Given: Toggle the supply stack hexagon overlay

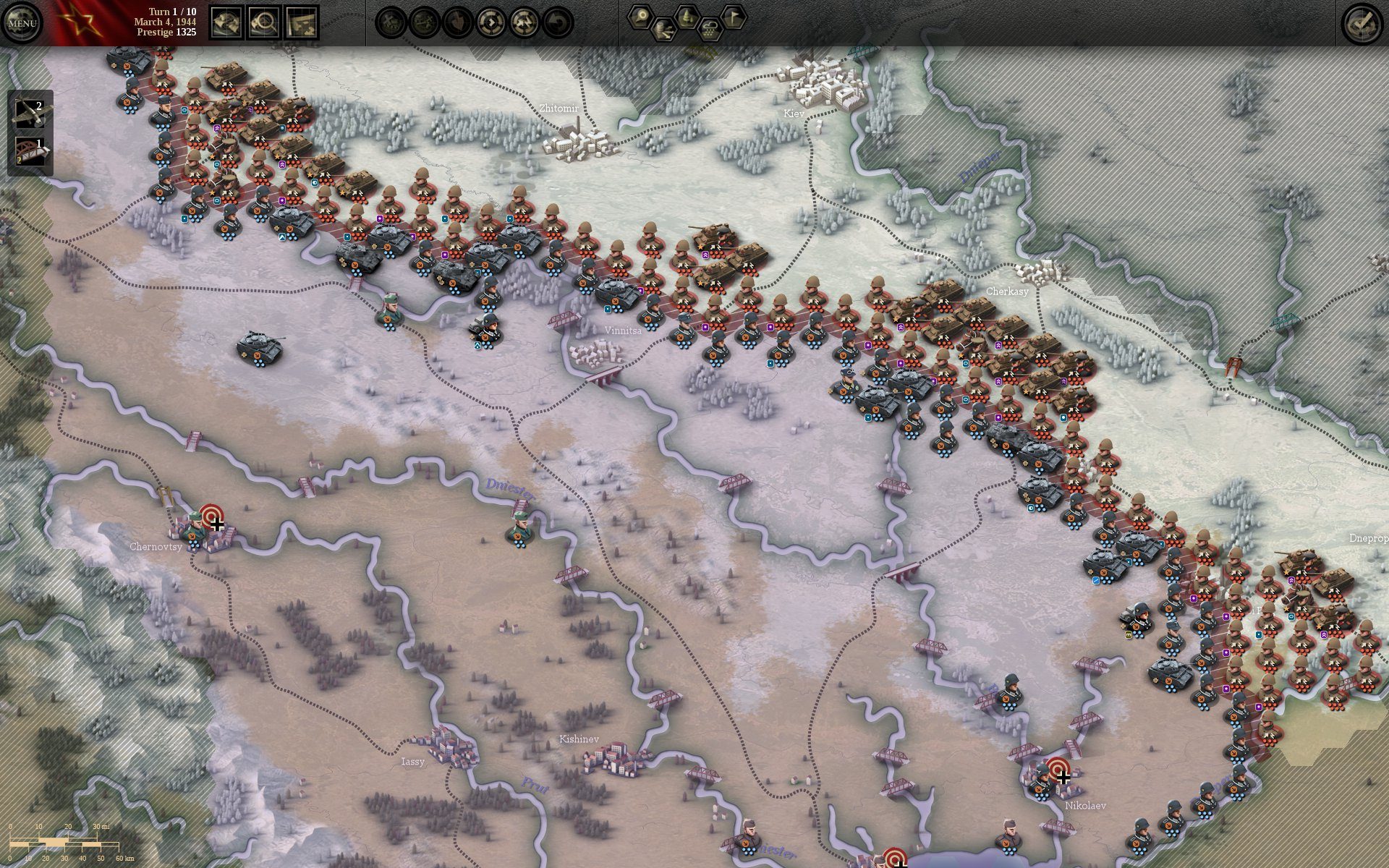Looking at the screenshot, I should click(x=663, y=30).
